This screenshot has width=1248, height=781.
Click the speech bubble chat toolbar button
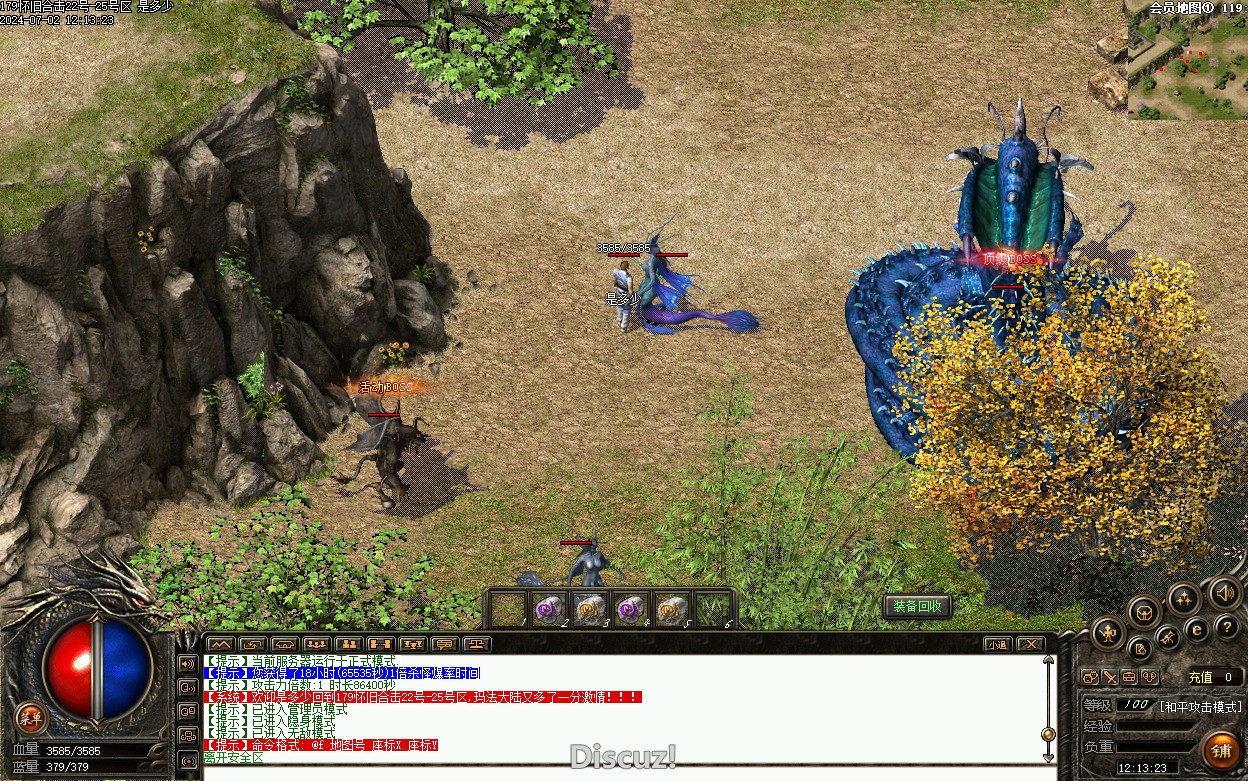point(444,644)
